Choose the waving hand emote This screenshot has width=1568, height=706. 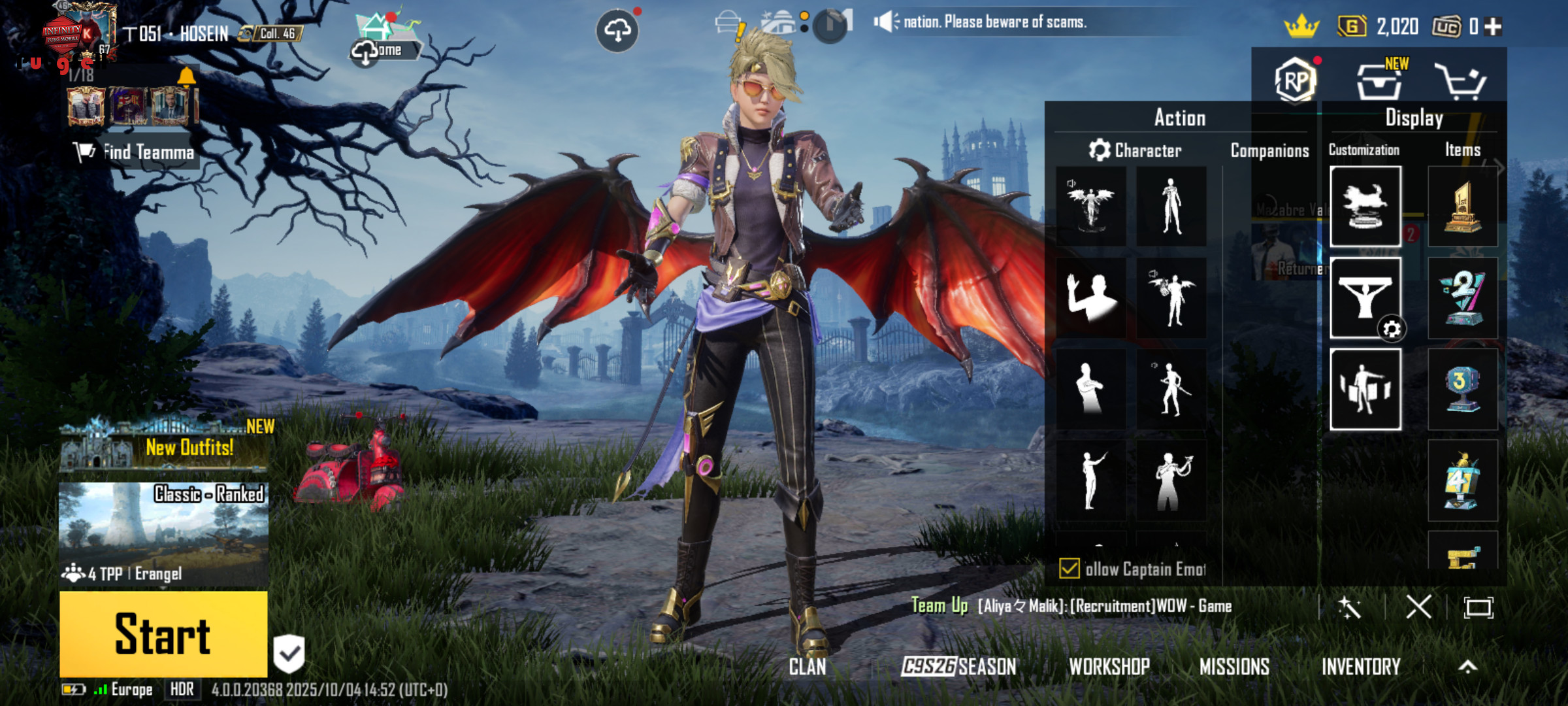1090,297
